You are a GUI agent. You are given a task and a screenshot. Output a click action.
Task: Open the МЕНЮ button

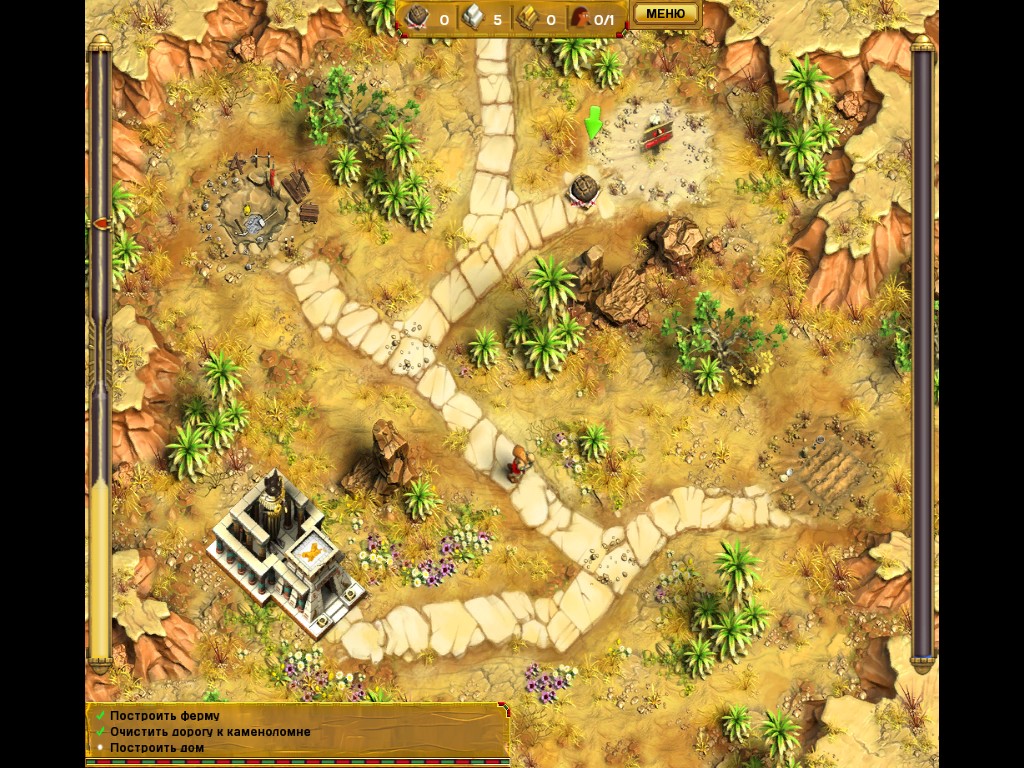pyautogui.click(x=666, y=14)
